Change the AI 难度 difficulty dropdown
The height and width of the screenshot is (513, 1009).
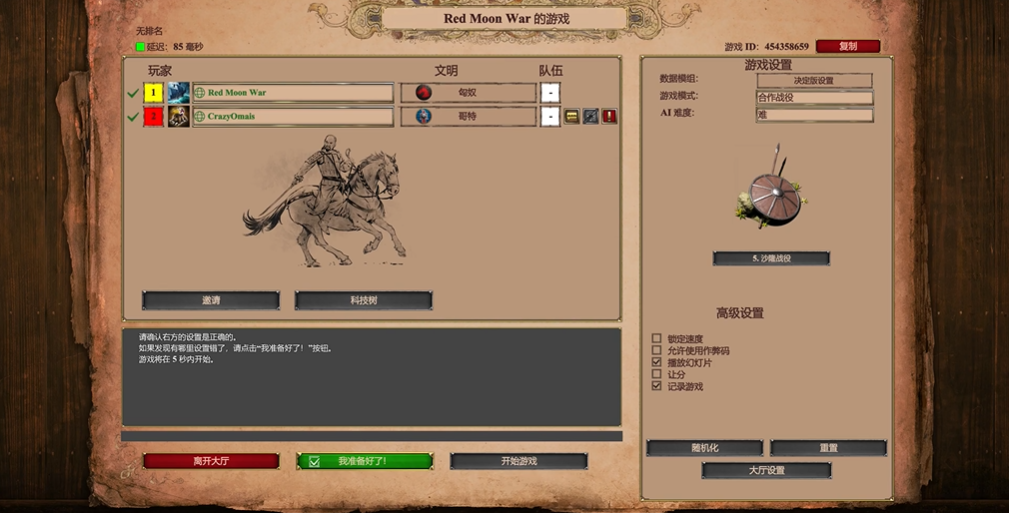pyautogui.click(x=814, y=114)
